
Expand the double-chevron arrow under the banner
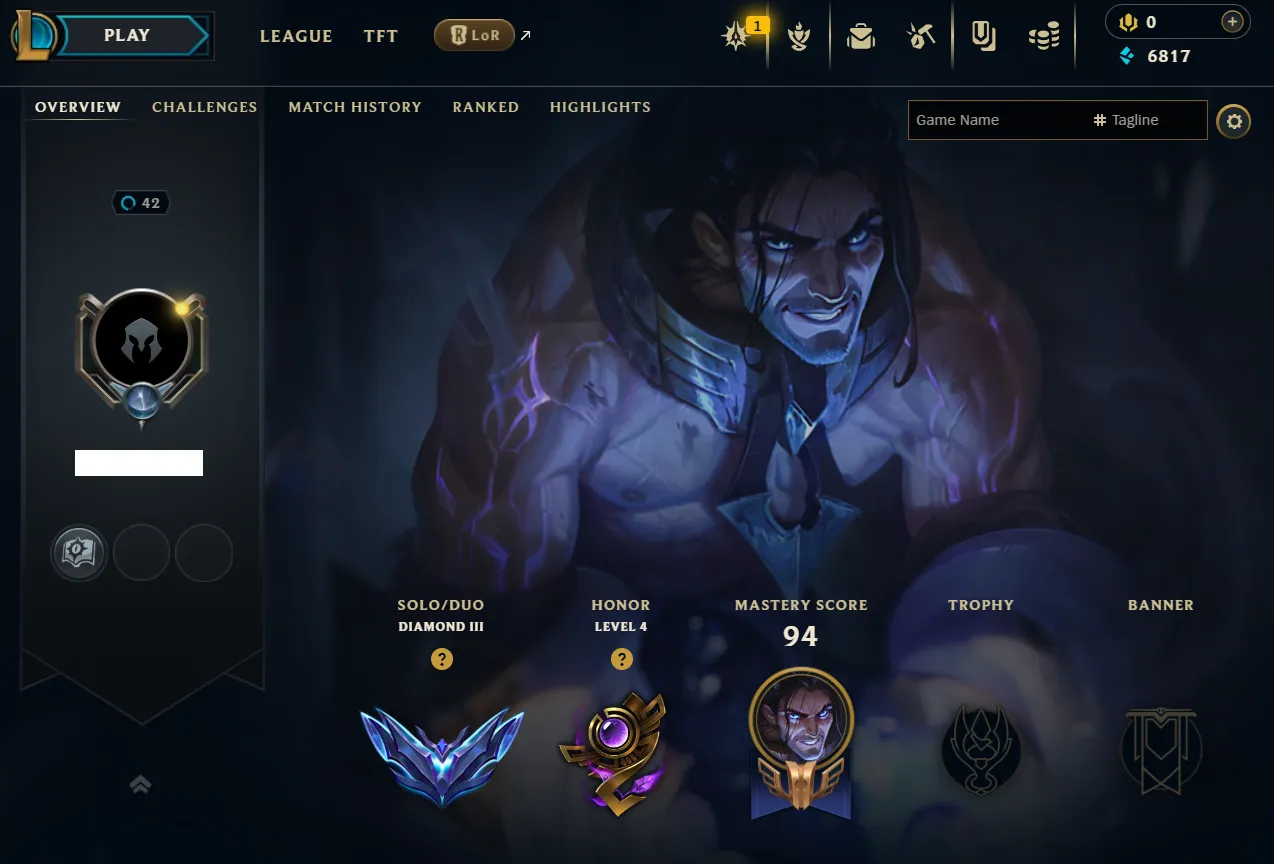pos(141,785)
